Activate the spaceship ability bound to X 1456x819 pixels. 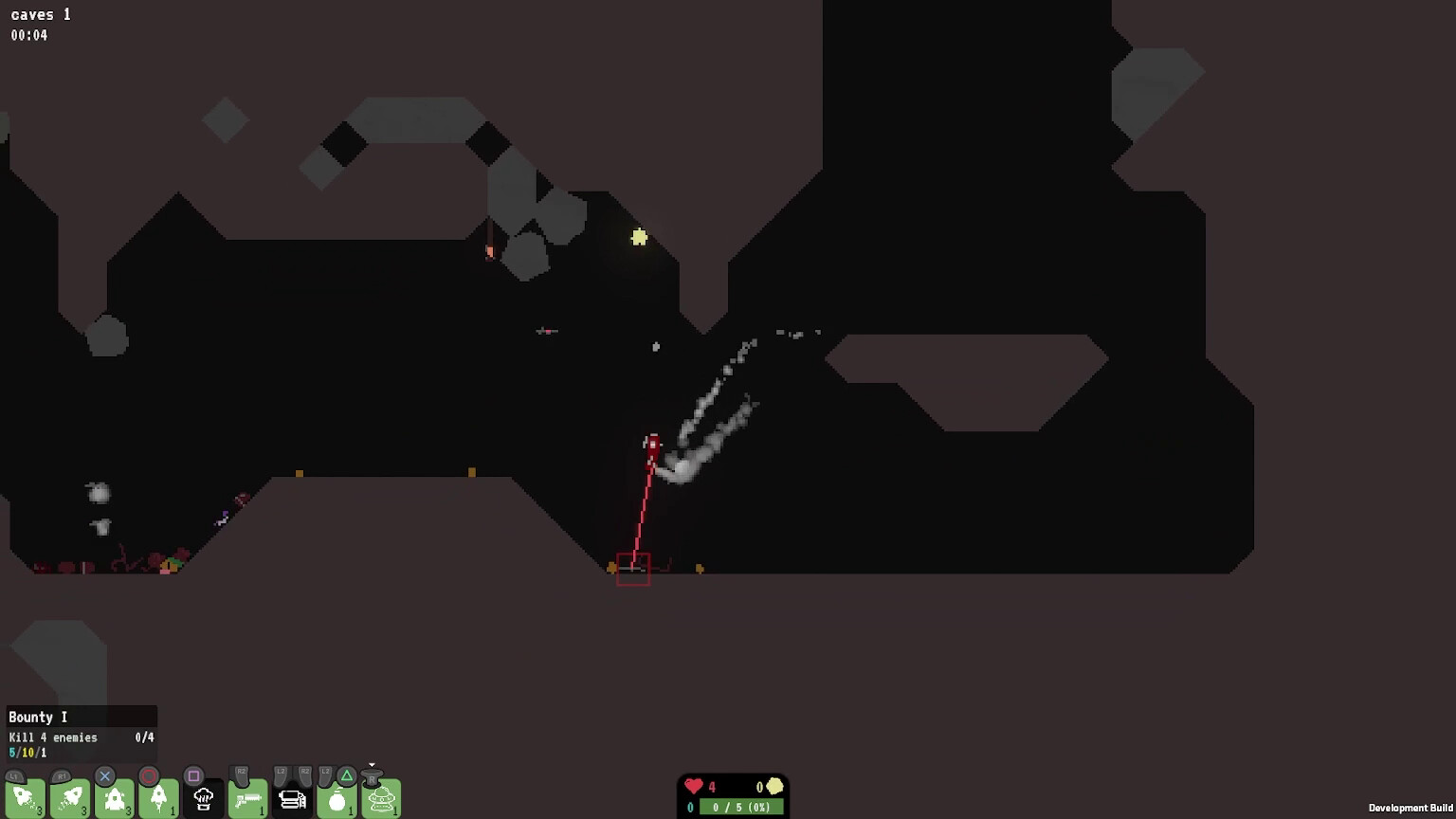[x=113, y=799]
